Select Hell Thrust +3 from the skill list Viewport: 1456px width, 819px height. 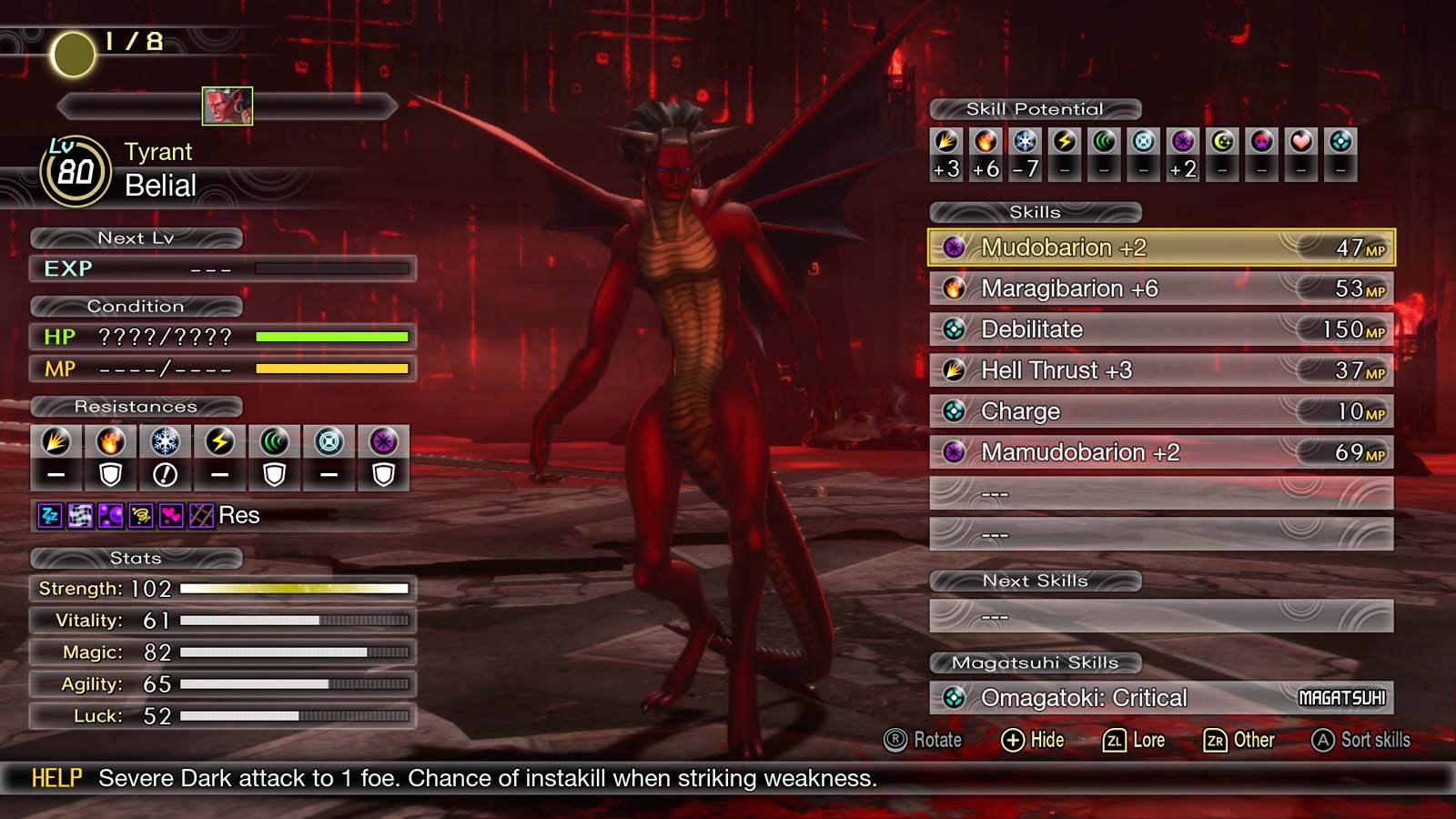click(x=1156, y=370)
